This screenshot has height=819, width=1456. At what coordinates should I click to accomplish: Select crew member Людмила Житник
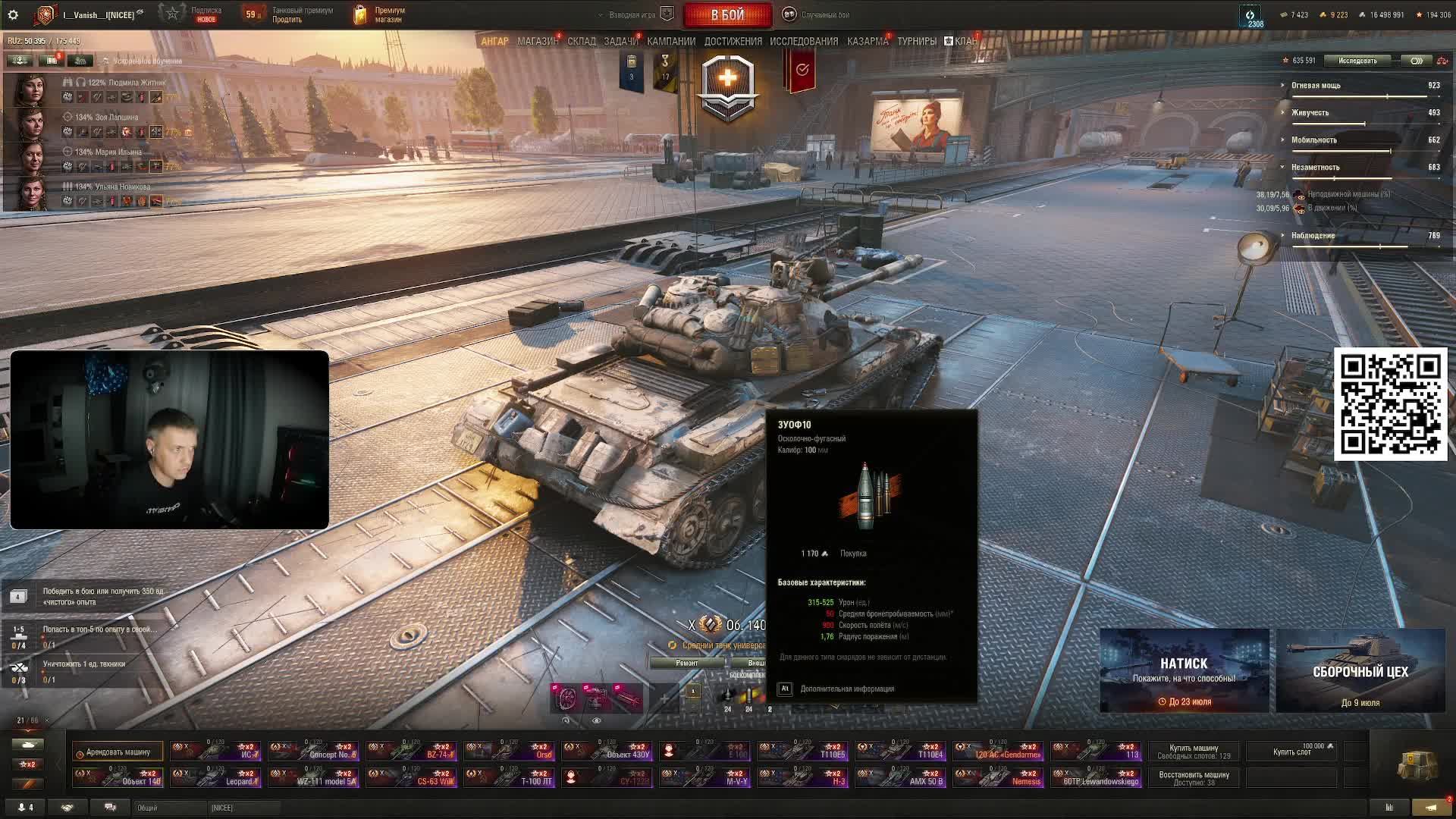pyautogui.click(x=34, y=91)
